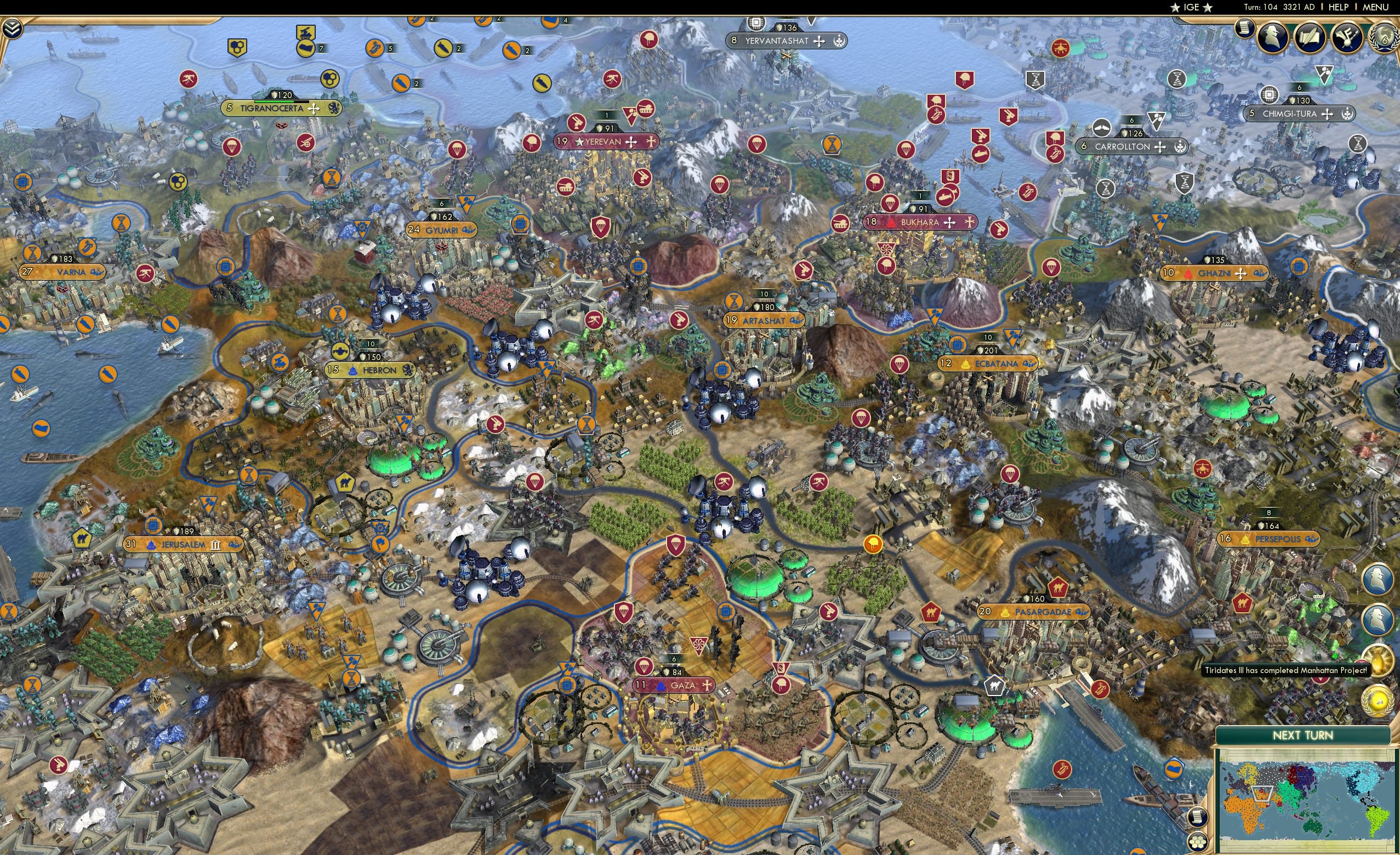Click the golden Manhattan Project bomb notification
Viewport: 1400px width, 855px height.
[1379, 660]
